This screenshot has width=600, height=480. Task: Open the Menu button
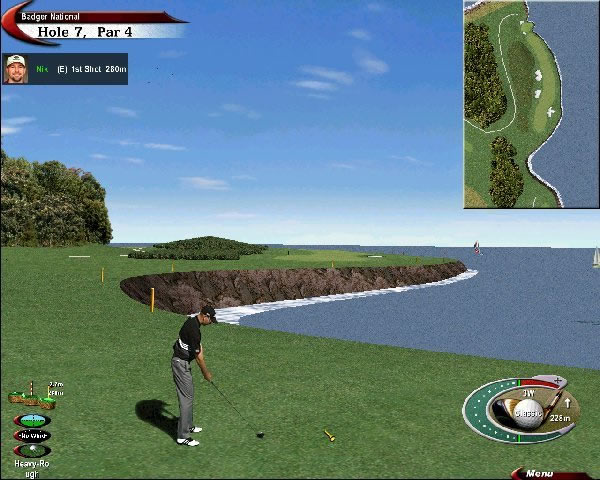(x=540, y=473)
